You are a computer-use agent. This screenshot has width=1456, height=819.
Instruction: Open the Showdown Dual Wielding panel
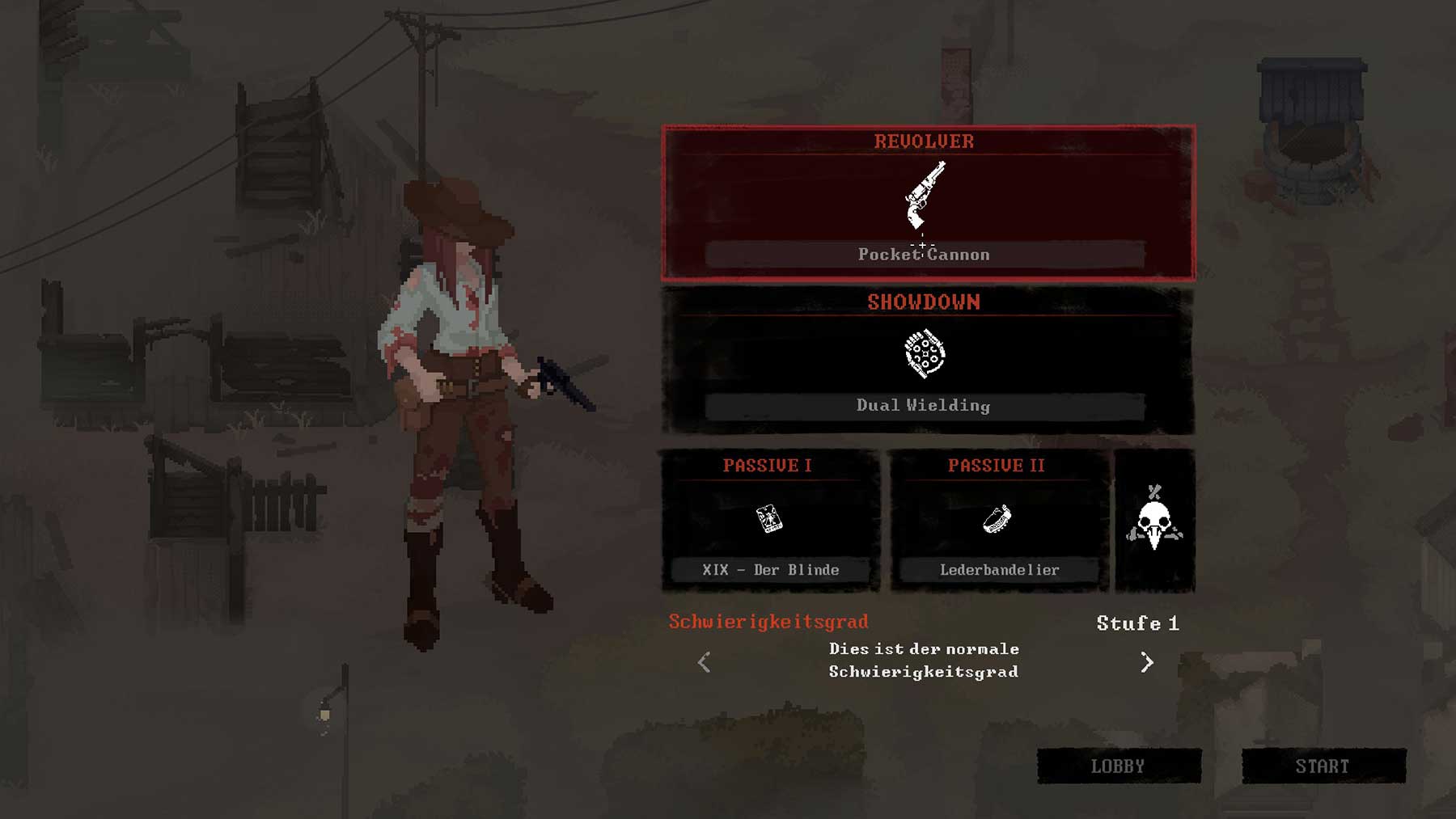coord(928,361)
